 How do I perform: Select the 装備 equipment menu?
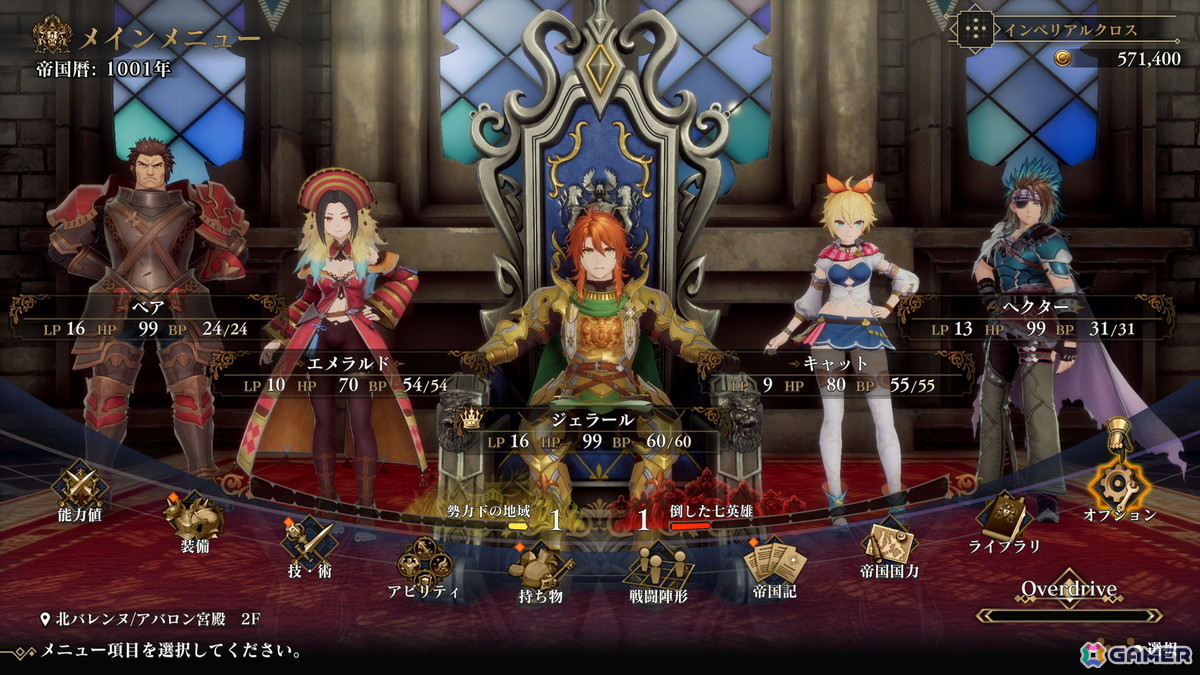(192, 518)
